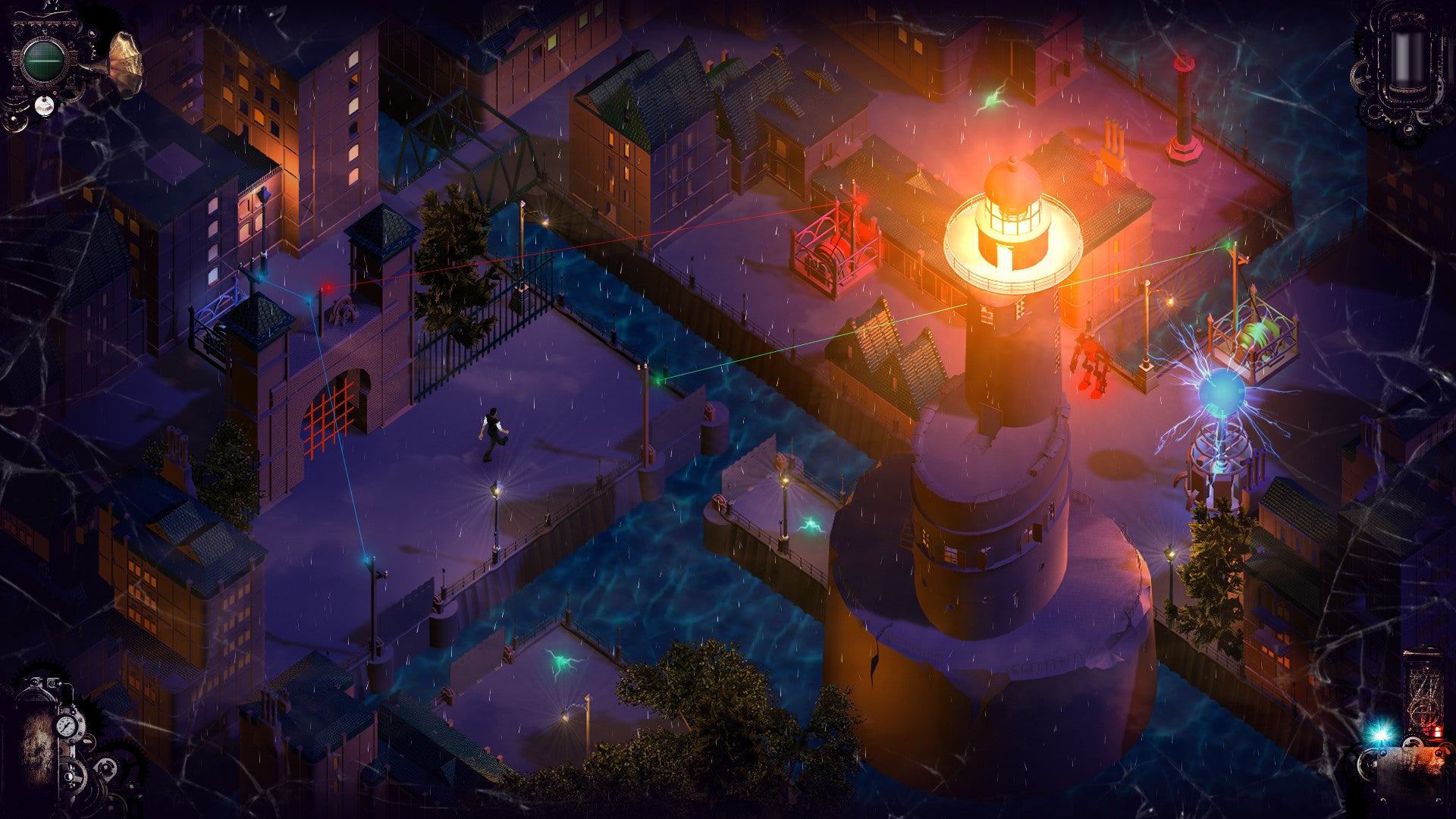Click the red-lit portcullis gate
The height and width of the screenshot is (819, 1456).
[x=328, y=421]
